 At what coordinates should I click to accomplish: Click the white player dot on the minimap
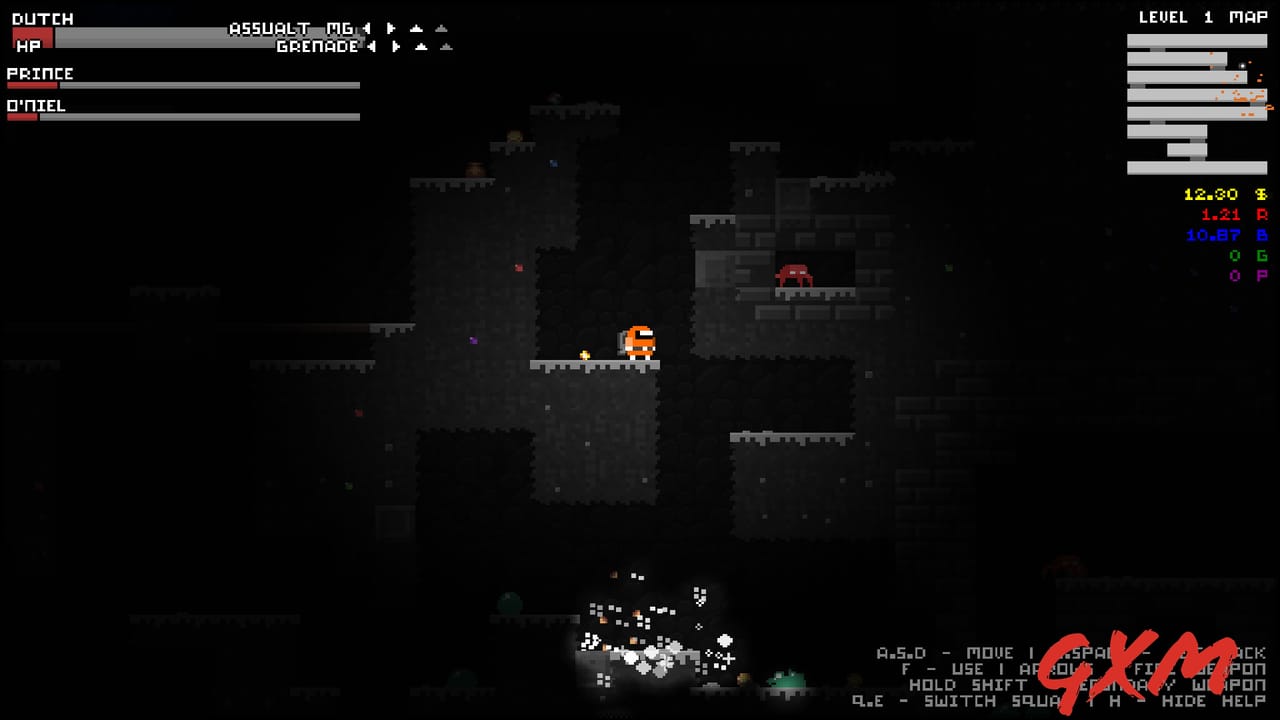point(1243,65)
